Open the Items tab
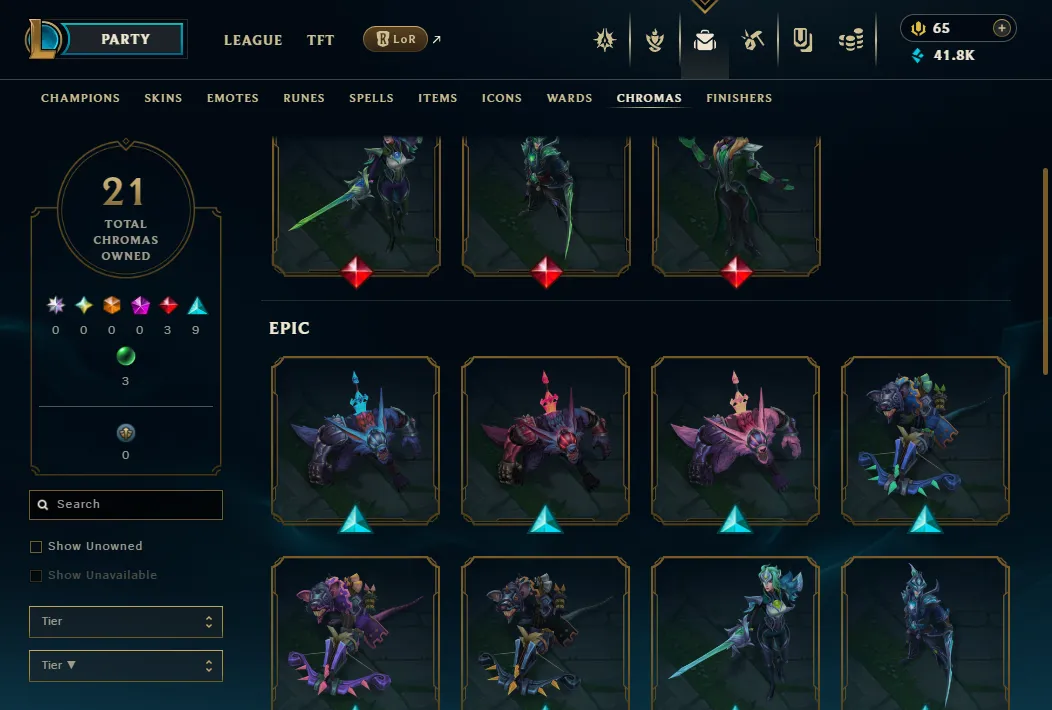Viewport: 1052px width, 710px height. [438, 98]
